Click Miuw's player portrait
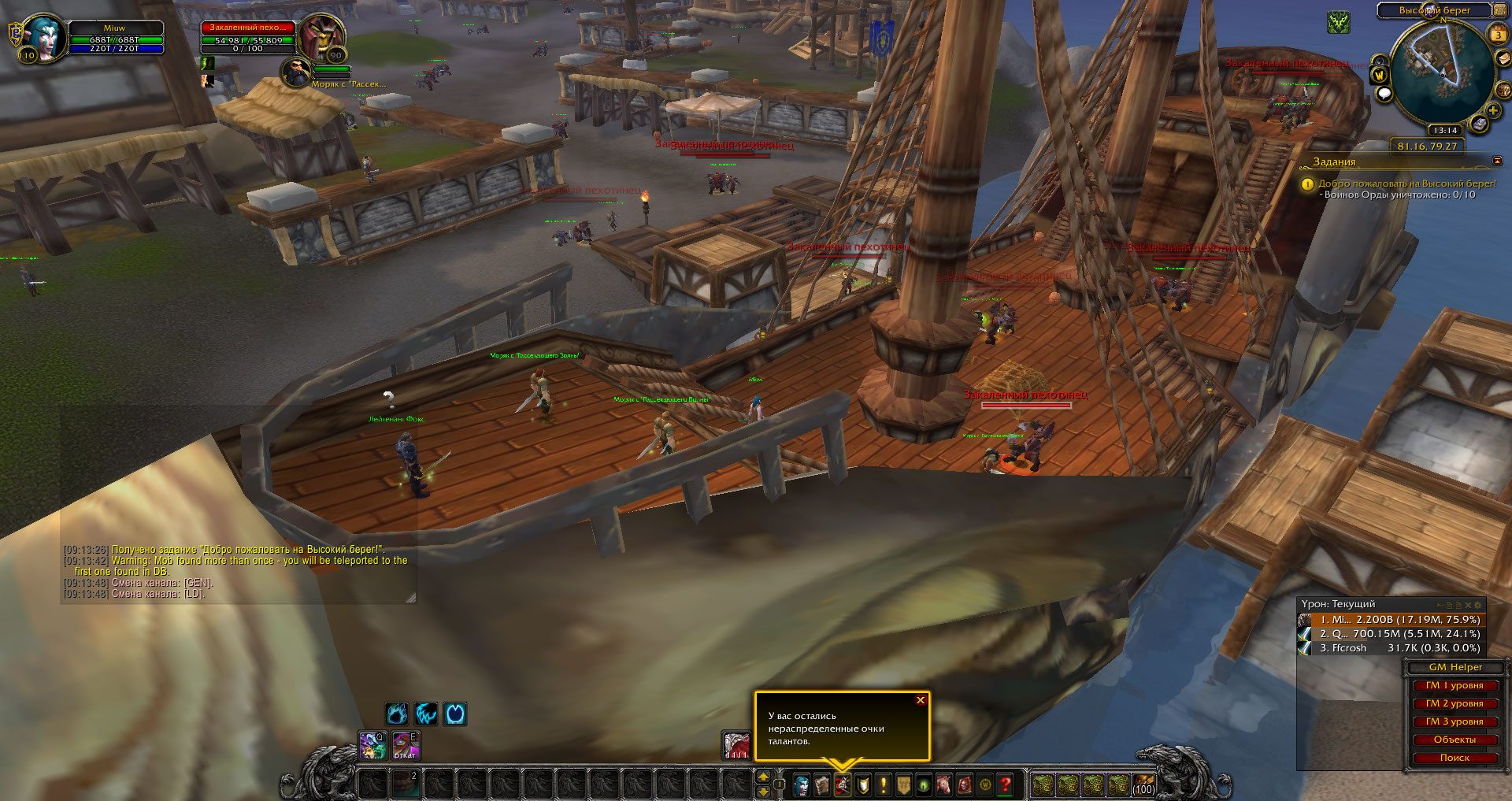The height and width of the screenshot is (801, 1512). coord(44,38)
